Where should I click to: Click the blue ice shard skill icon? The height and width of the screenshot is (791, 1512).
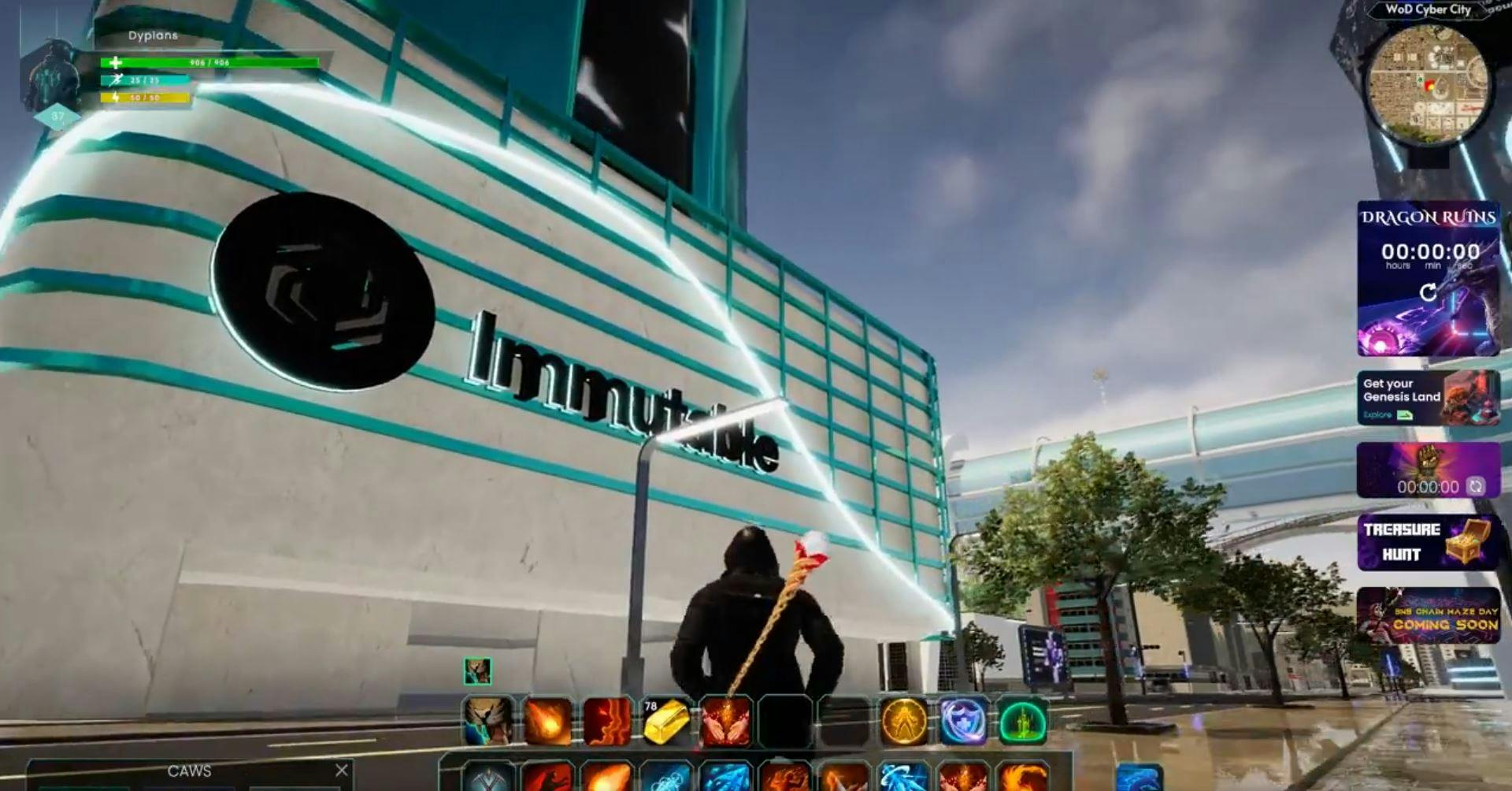pyautogui.click(x=724, y=776)
